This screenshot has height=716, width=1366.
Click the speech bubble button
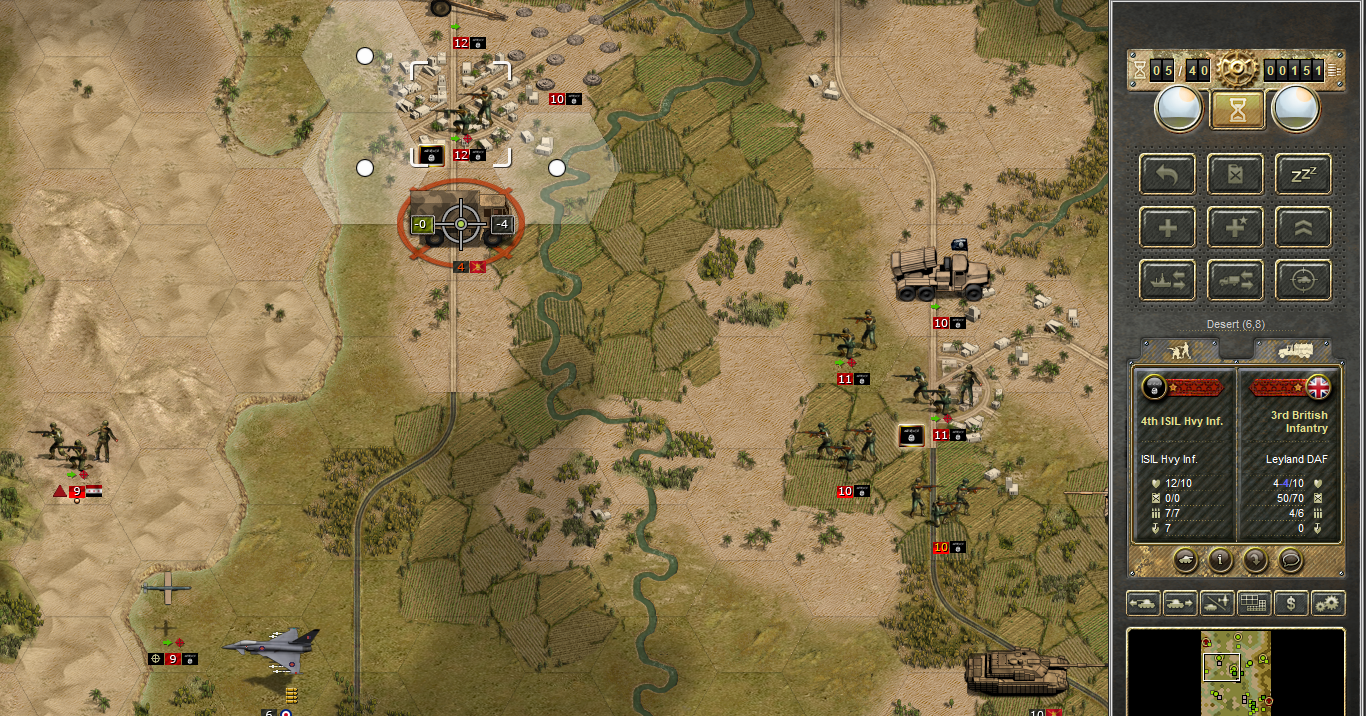coord(1291,560)
